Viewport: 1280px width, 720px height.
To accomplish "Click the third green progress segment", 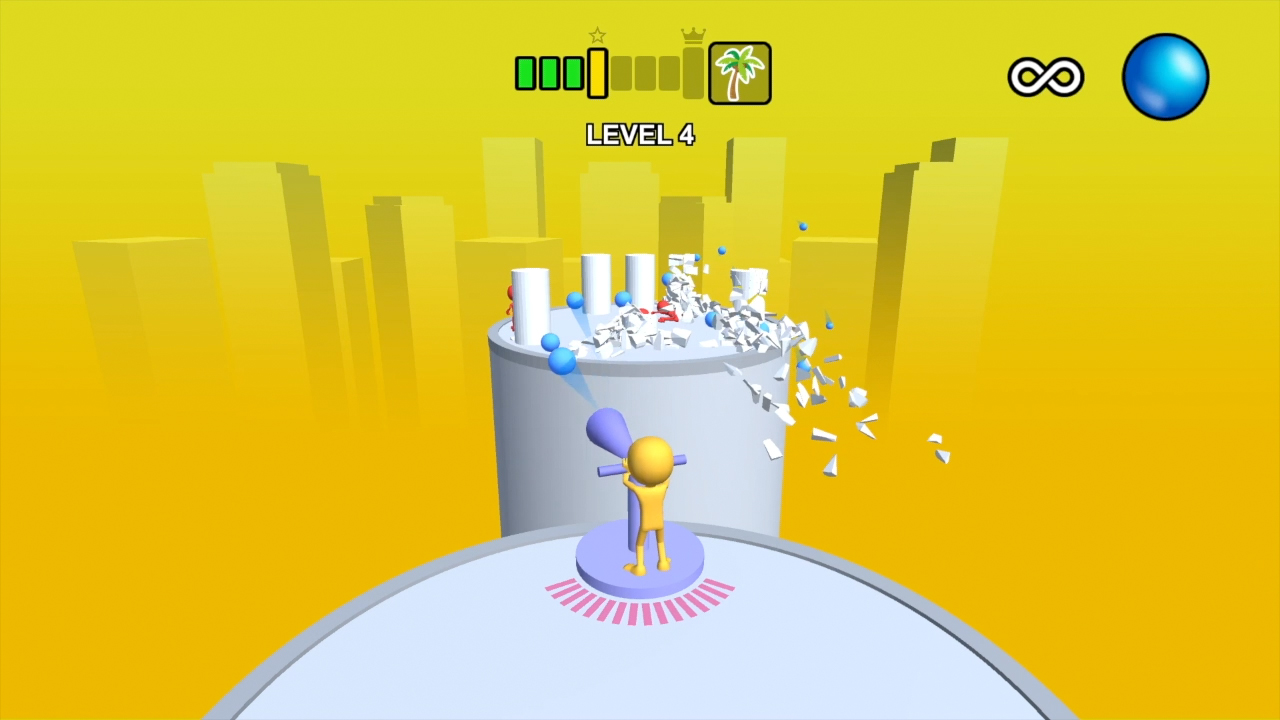I will pos(573,72).
